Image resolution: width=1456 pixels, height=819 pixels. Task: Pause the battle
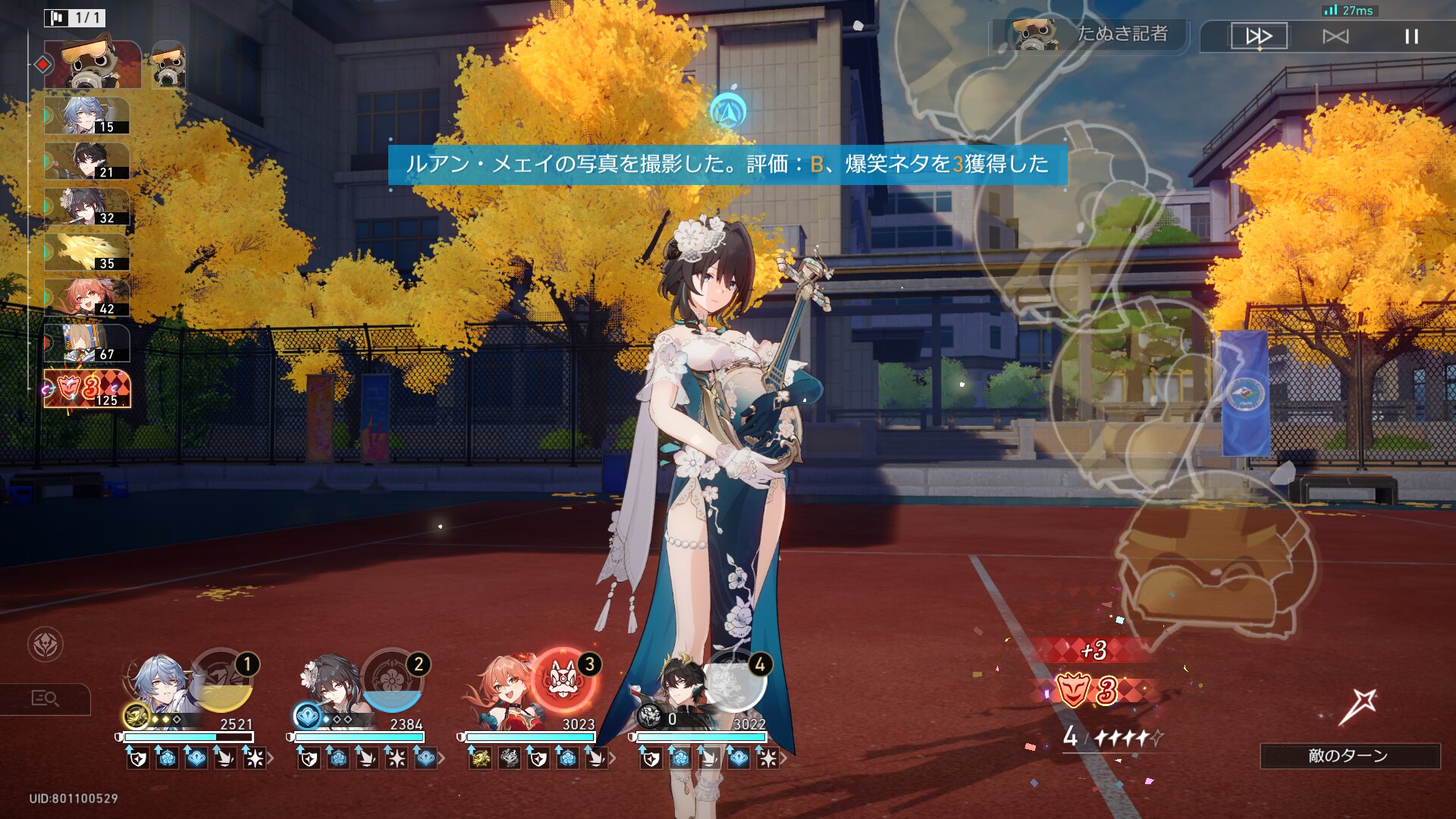point(1411,36)
